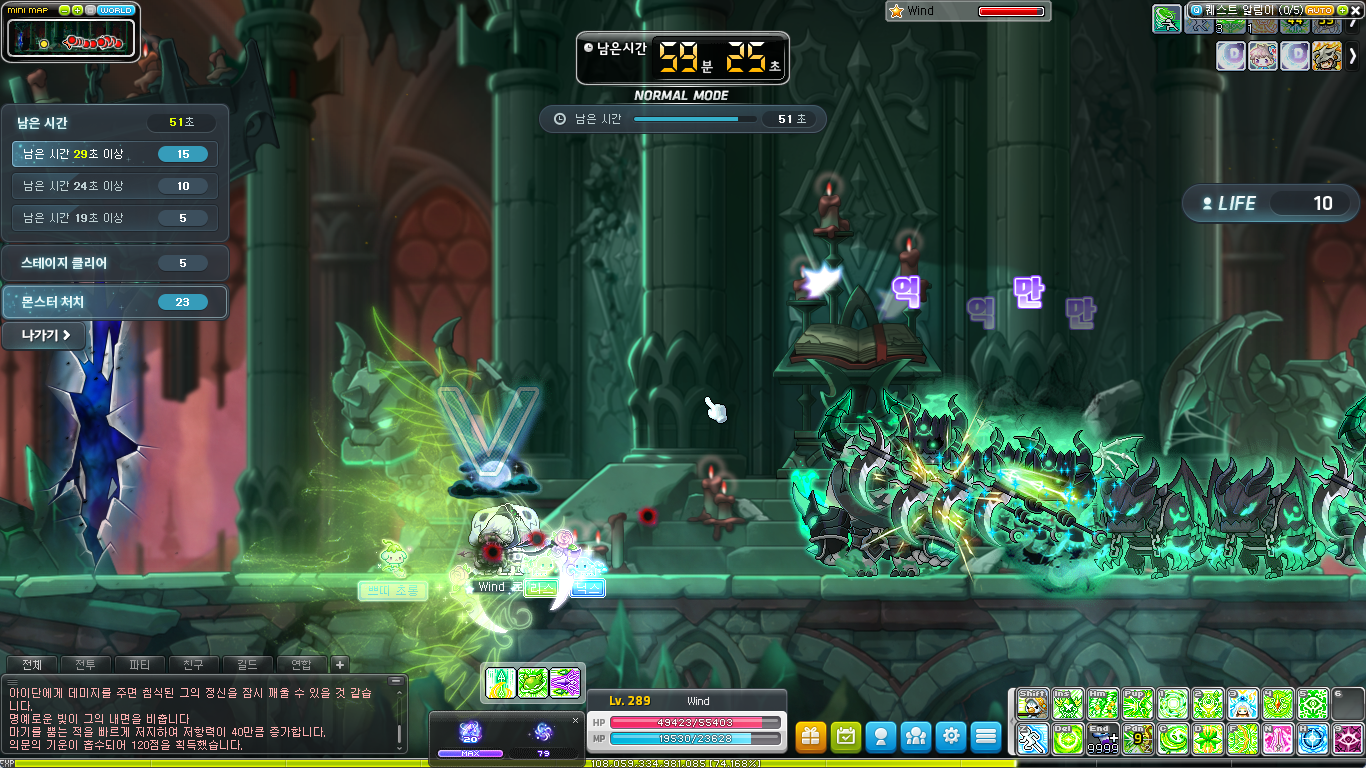This screenshot has width=1366, height=768.
Task: Expand the buff icon row arrow
Action: [1353, 56]
